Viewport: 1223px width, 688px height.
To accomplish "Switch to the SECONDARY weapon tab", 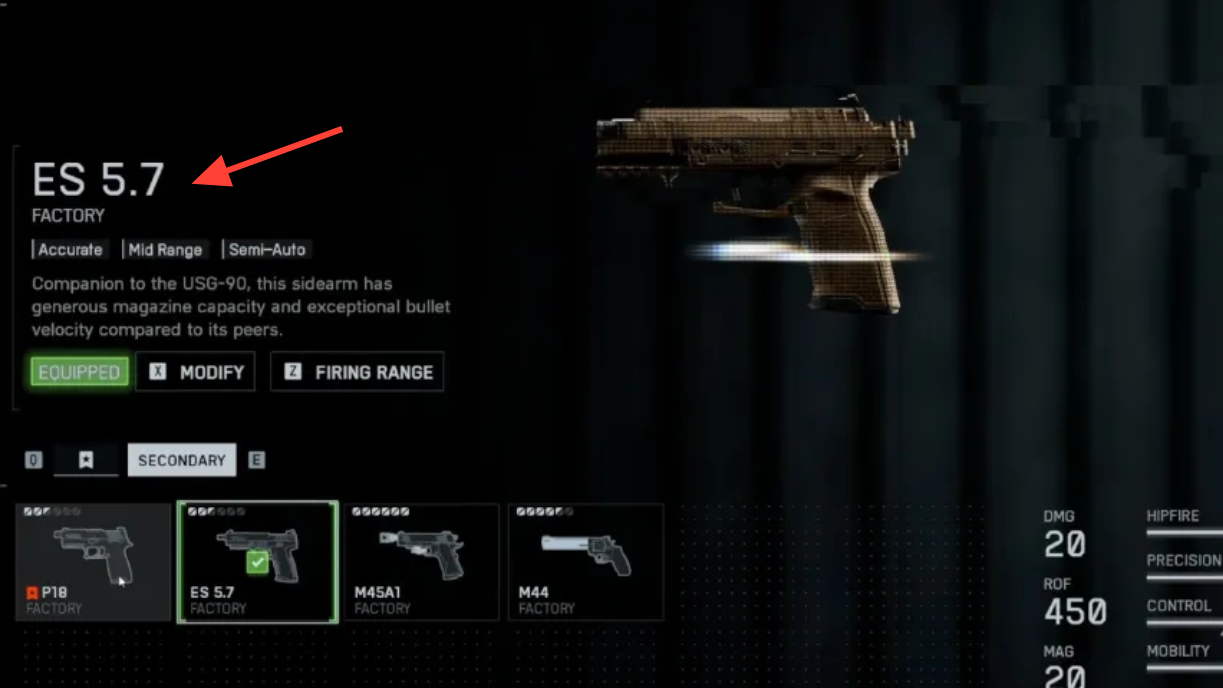I will tap(181, 460).
